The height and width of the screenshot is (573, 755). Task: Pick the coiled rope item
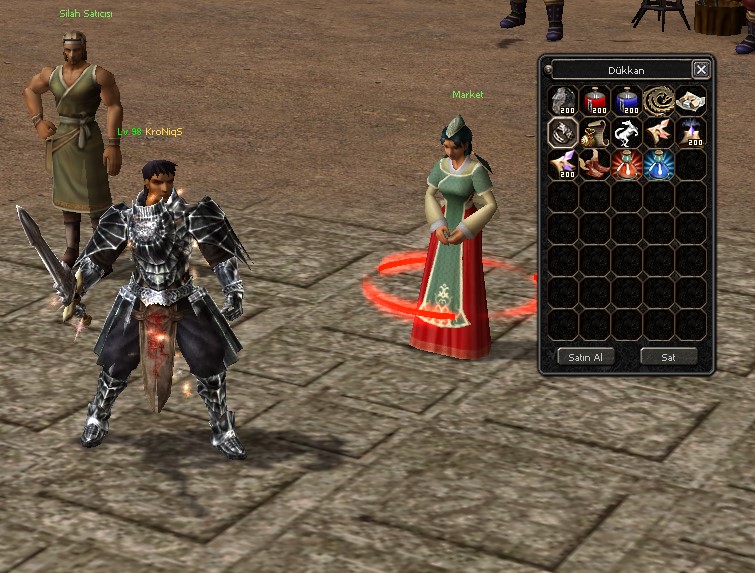[659, 100]
